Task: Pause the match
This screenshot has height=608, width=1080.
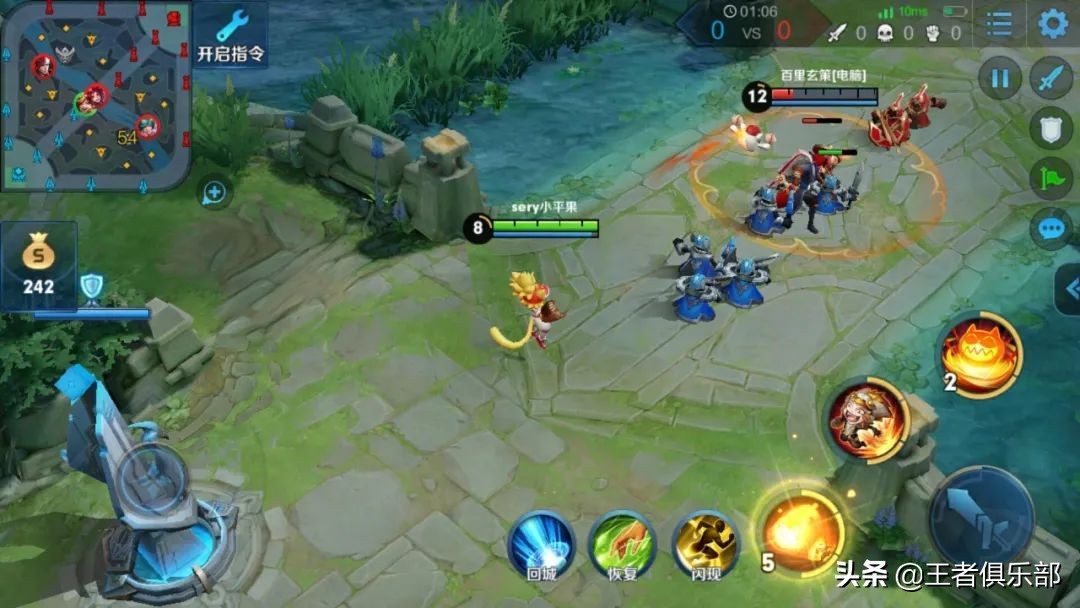Action: click(999, 78)
